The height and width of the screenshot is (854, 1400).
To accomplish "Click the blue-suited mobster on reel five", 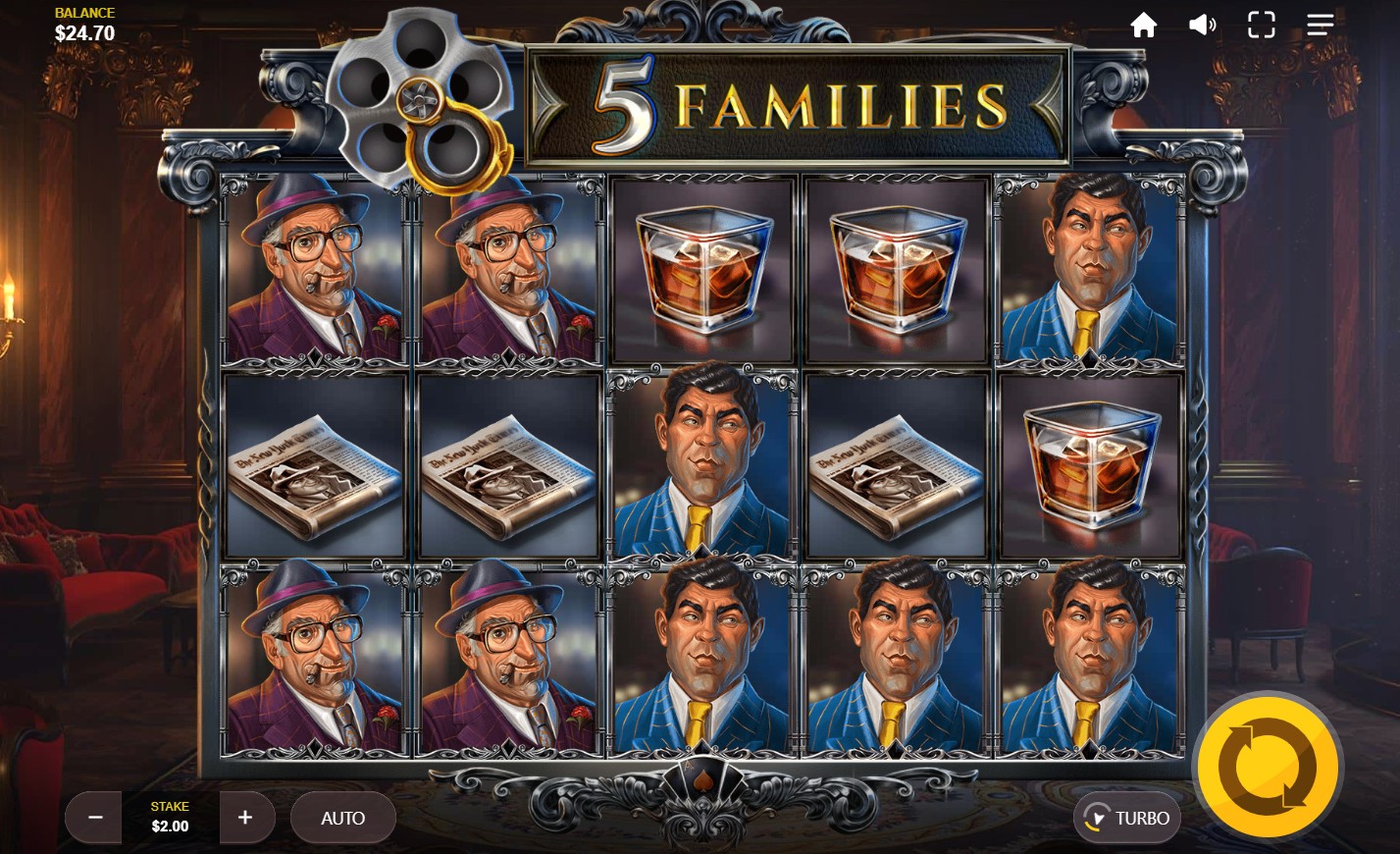I will (1089, 271).
